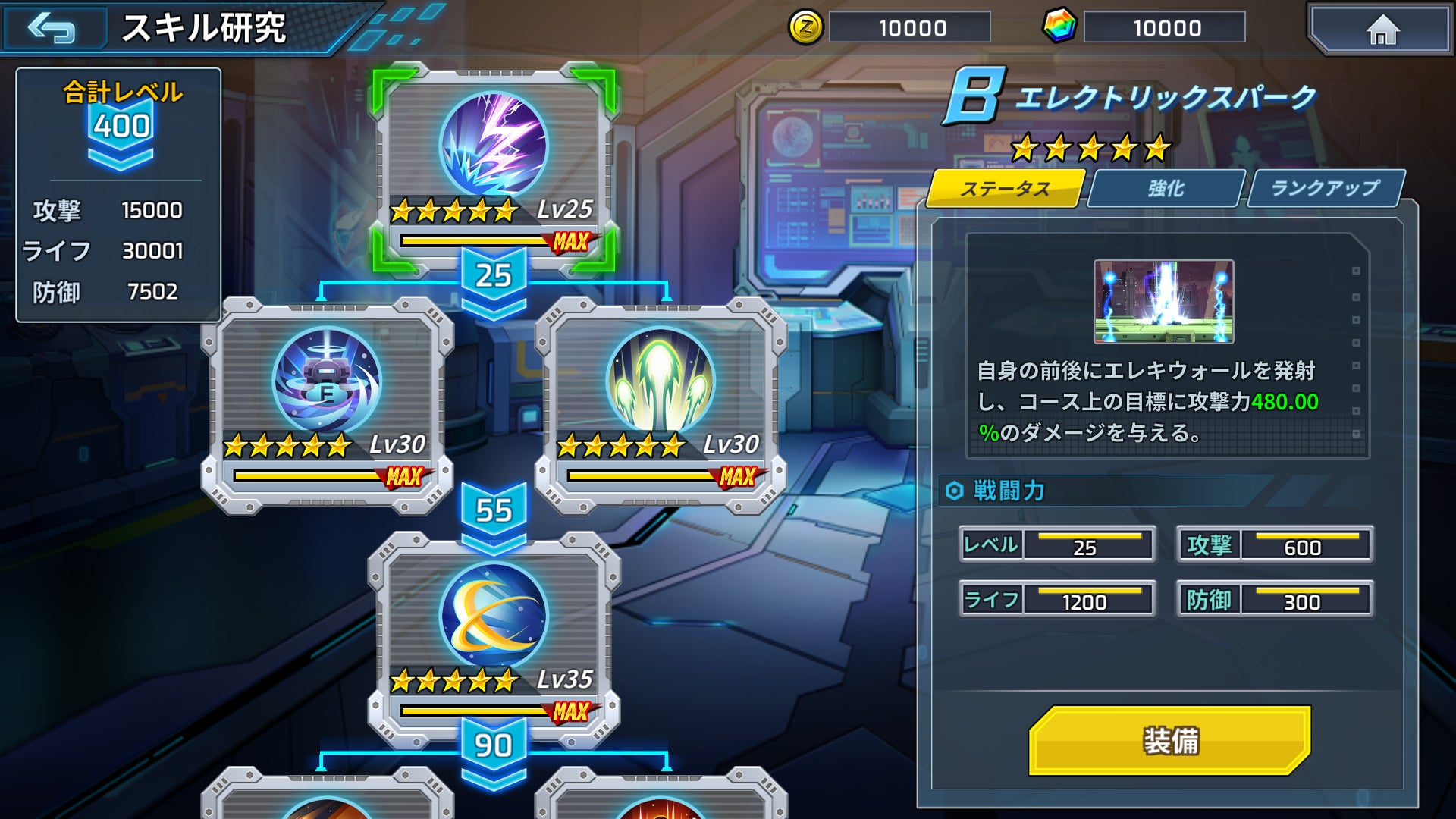Click the rainbow gem currency icon
The width and height of the screenshot is (1456, 819).
click(1059, 27)
